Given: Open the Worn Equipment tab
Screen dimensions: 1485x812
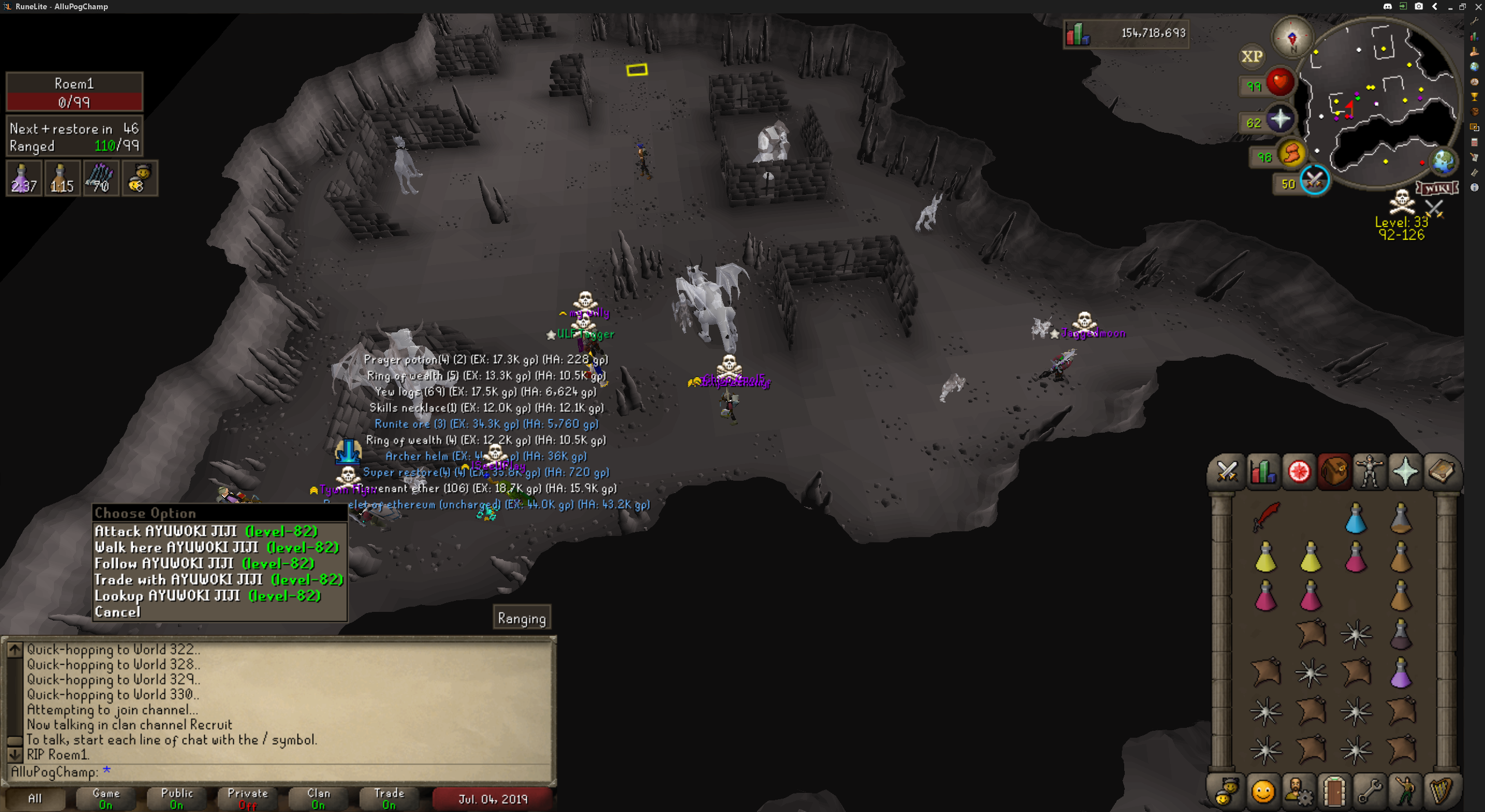Looking at the screenshot, I should coord(1369,472).
